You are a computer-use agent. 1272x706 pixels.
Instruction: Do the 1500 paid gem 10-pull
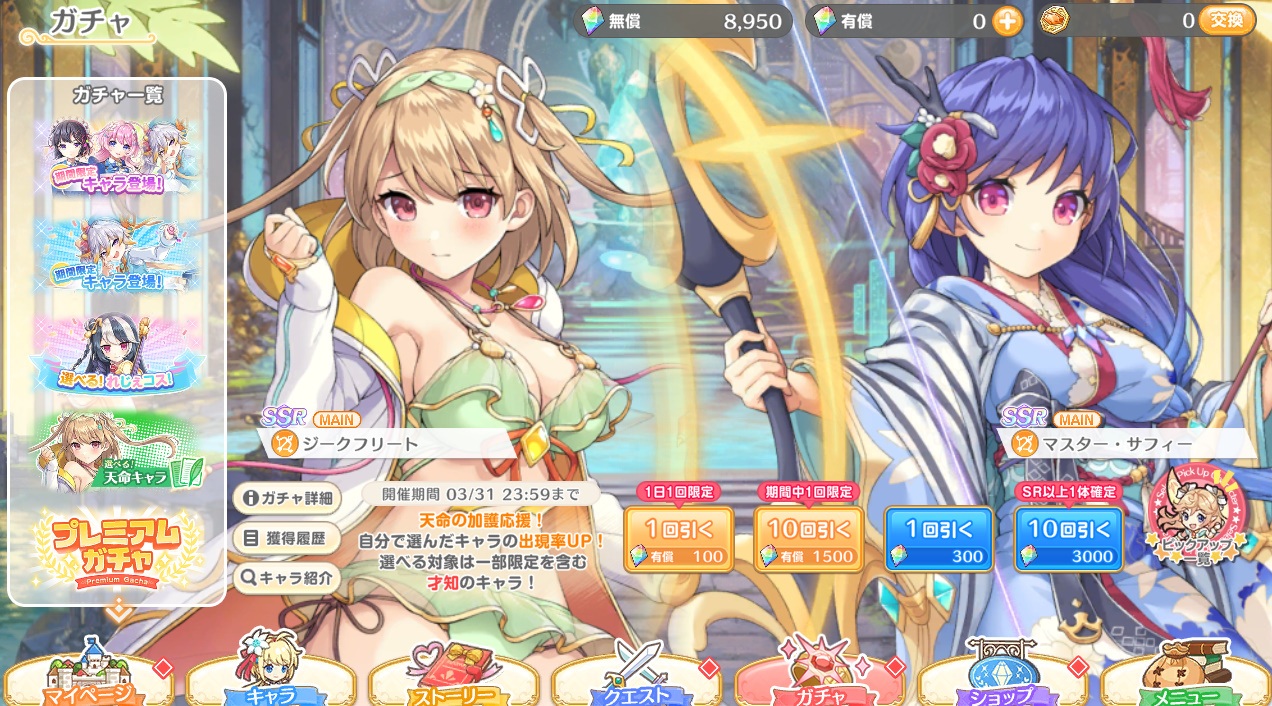809,540
